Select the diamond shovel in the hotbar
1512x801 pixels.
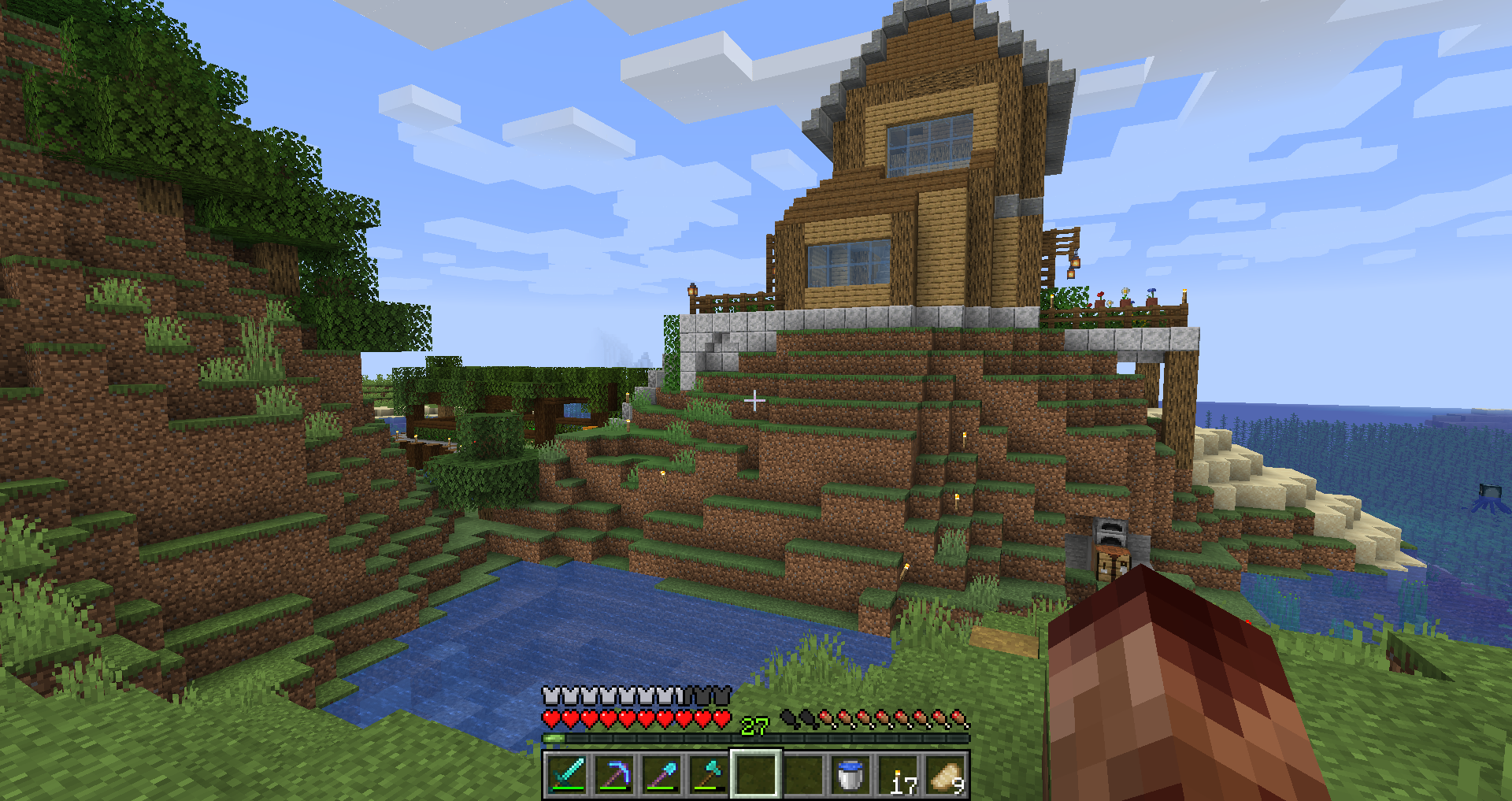click(x=661, y=774)
